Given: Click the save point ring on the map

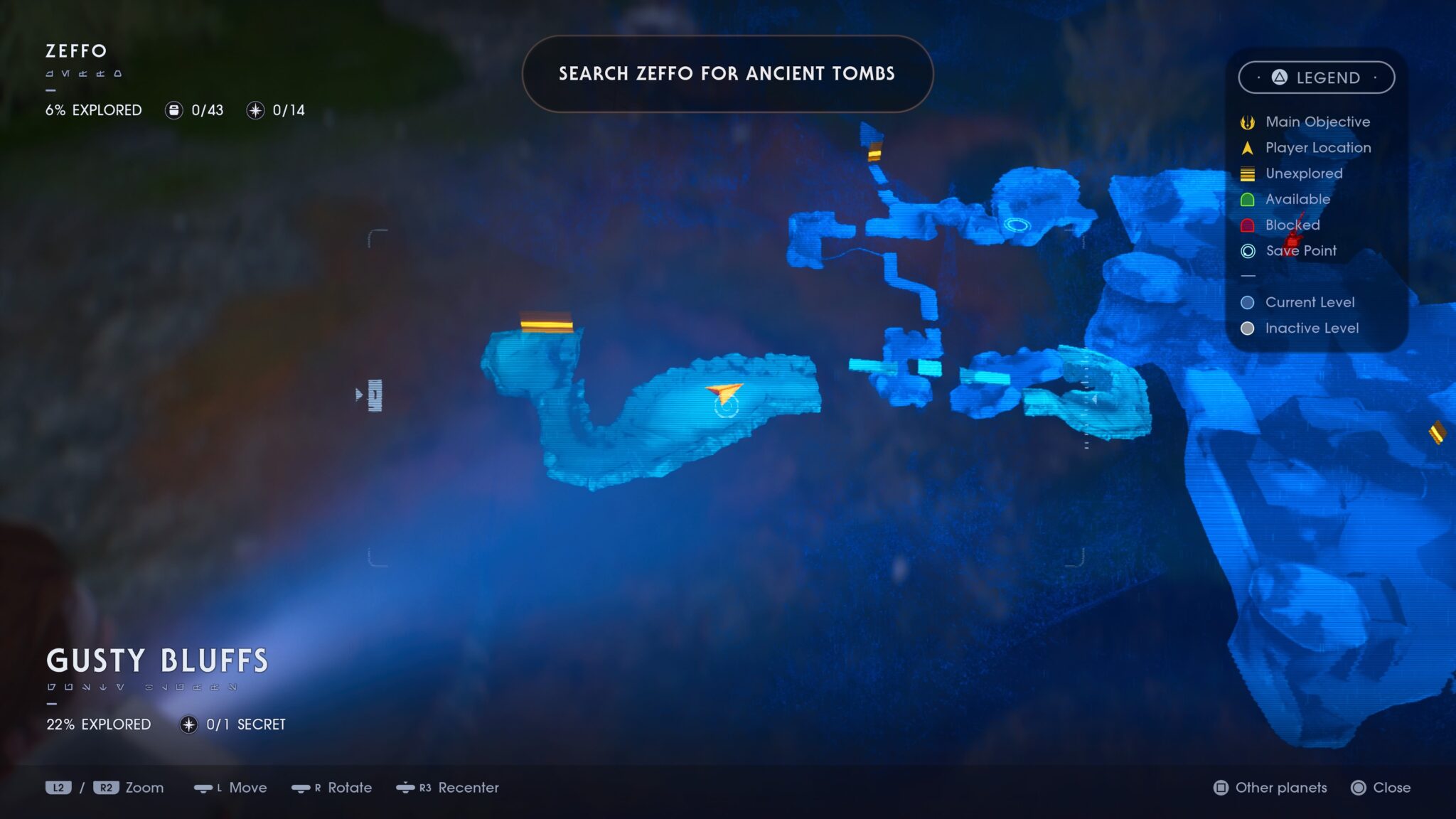Looking at the screenshot, I should tap(725, 407).
